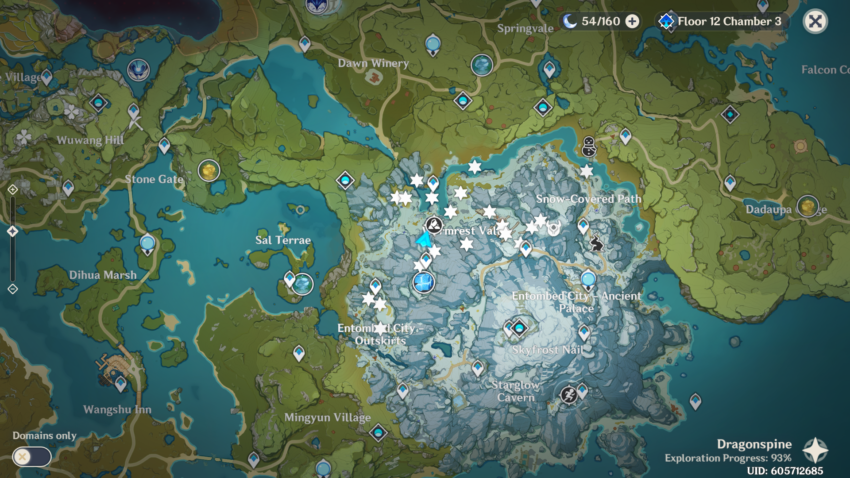Viewport: 850px width, 478px height.
Task: Open the Floor 12 Chamber 3 shortcut
Action: pyautogui.click(x=722, y=21)
